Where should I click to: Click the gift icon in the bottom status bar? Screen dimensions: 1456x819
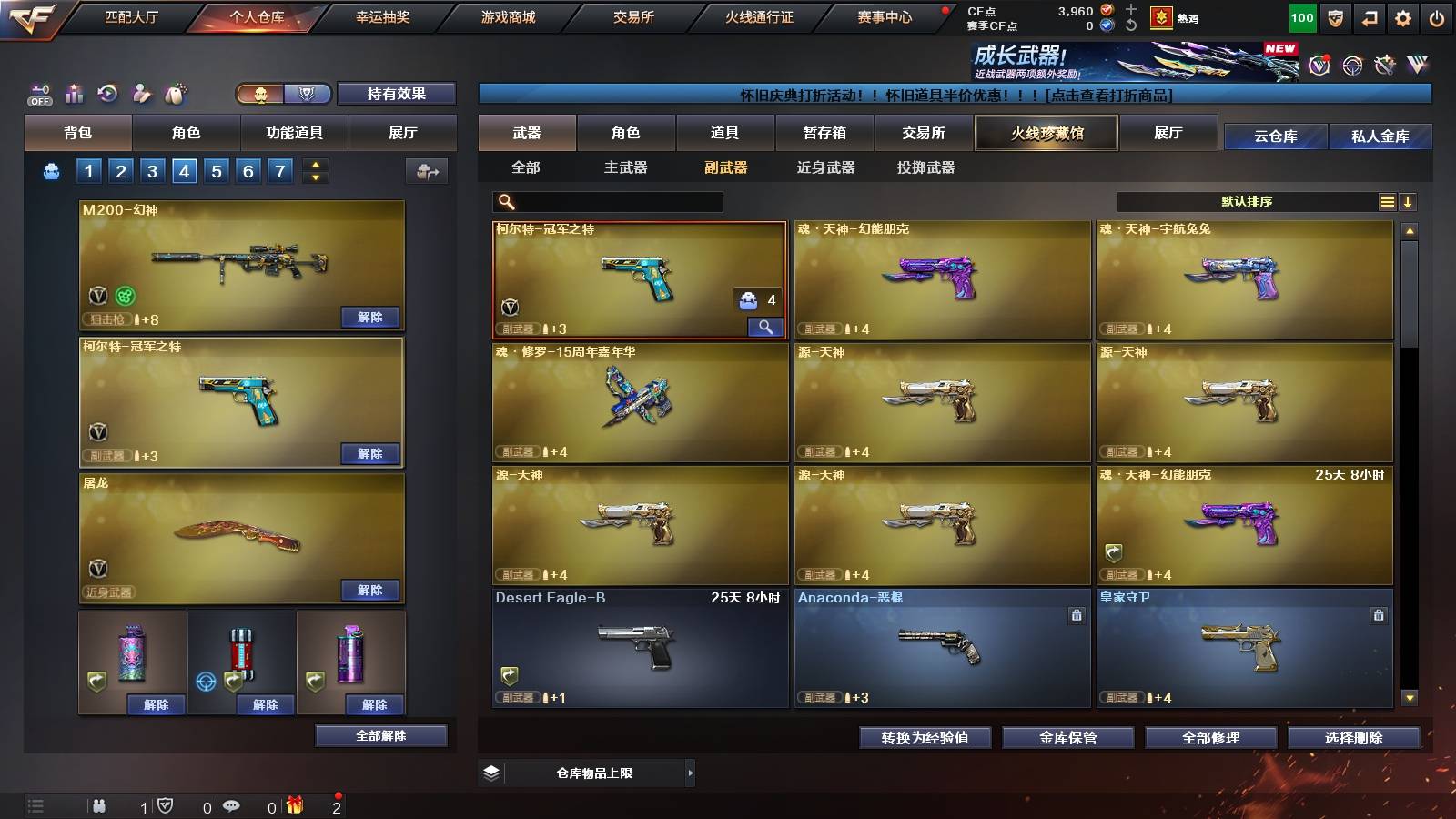[x=293, y=804]
